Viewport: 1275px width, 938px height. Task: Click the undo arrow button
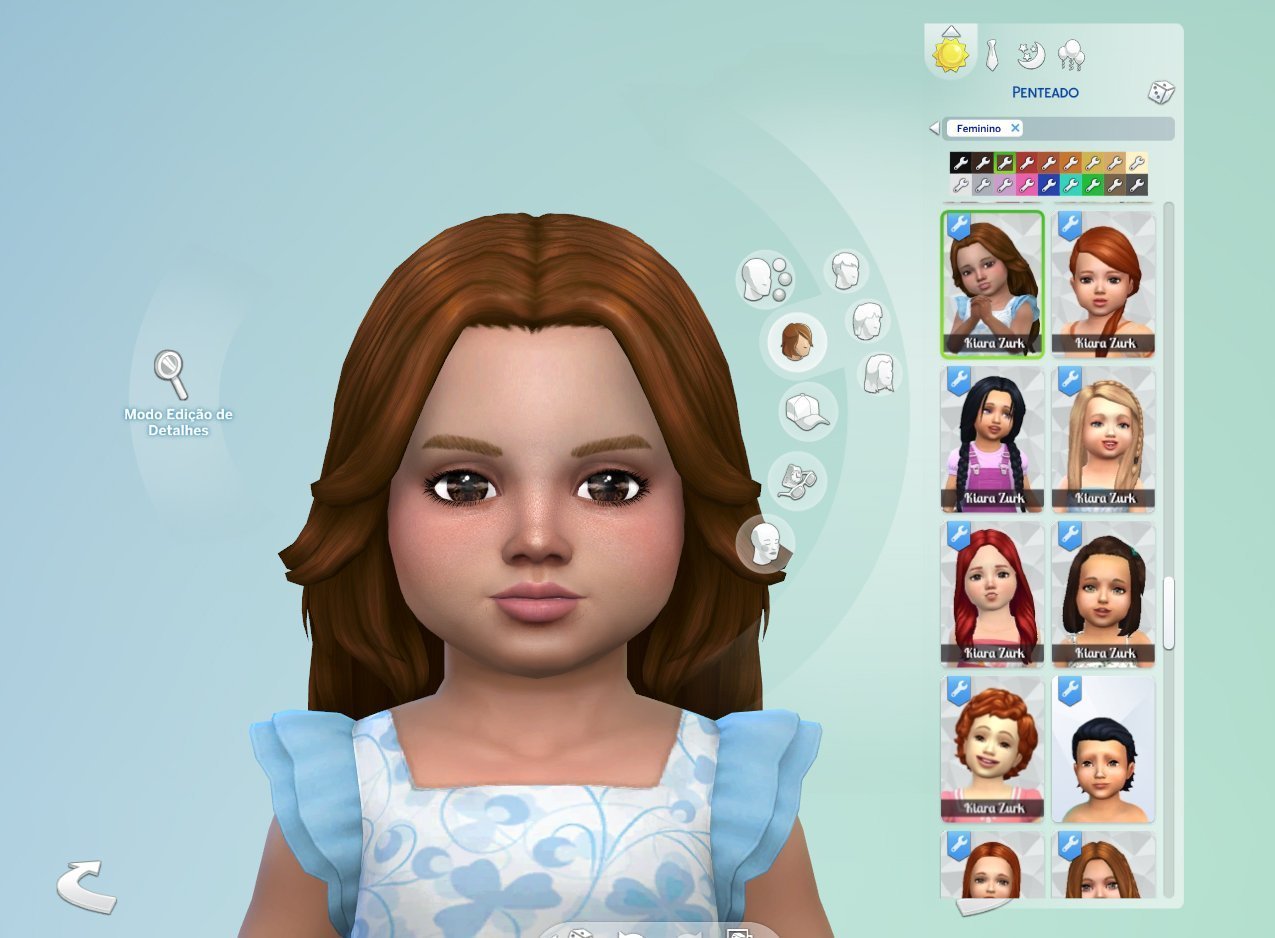86,886
